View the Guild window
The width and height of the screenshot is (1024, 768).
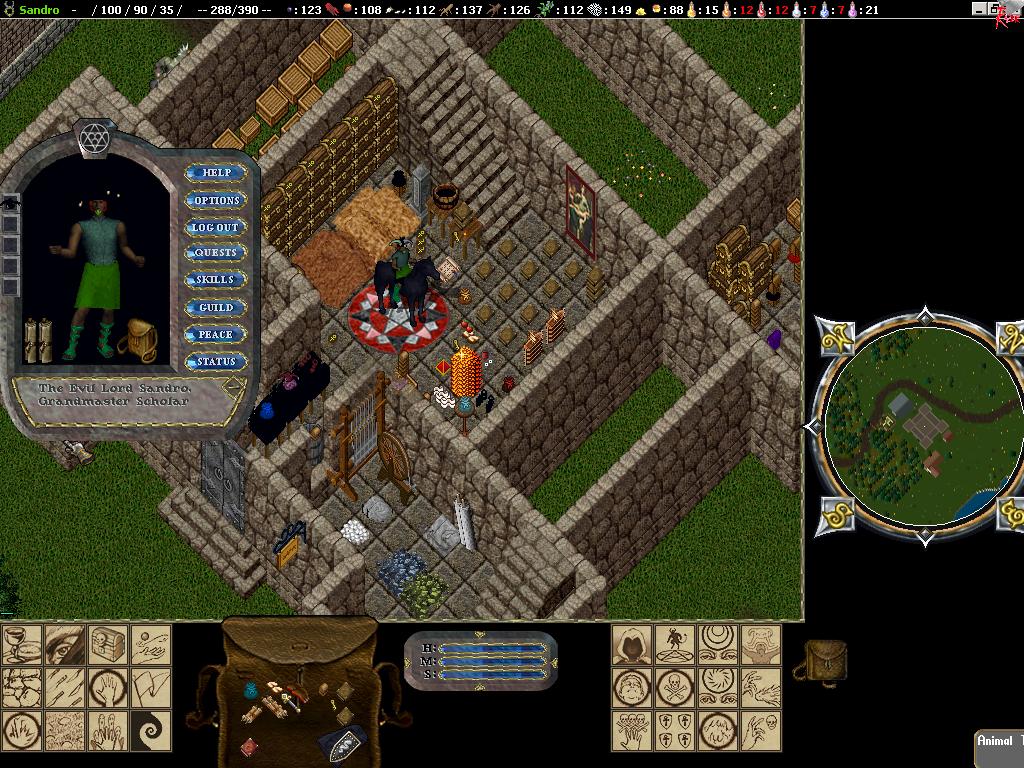pyautogui.click(x=216, y=308)
